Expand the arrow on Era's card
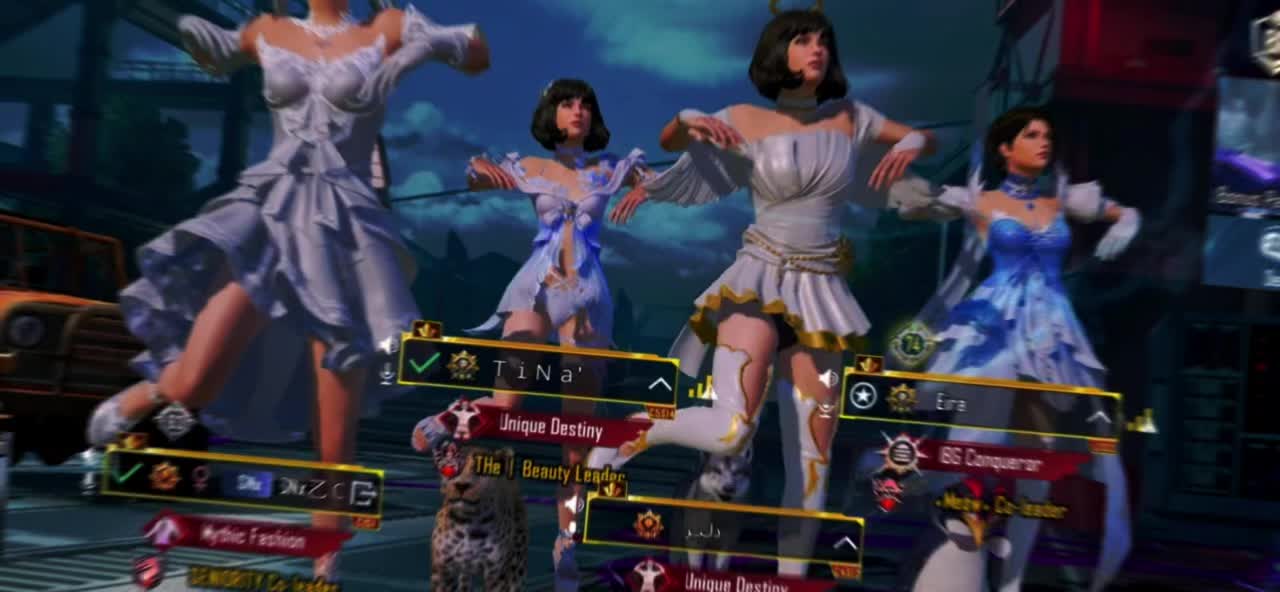The image size is (1280, 592). coord(1099,418)
